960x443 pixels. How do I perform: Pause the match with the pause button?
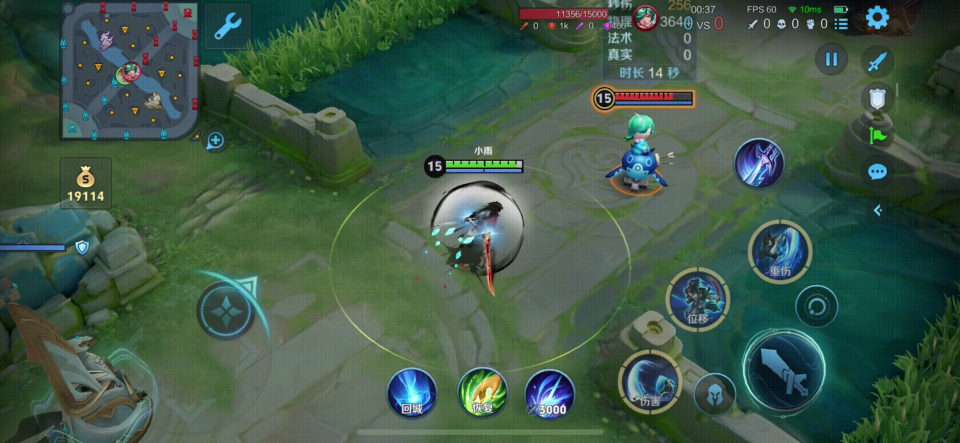click(x=831, y=59)
